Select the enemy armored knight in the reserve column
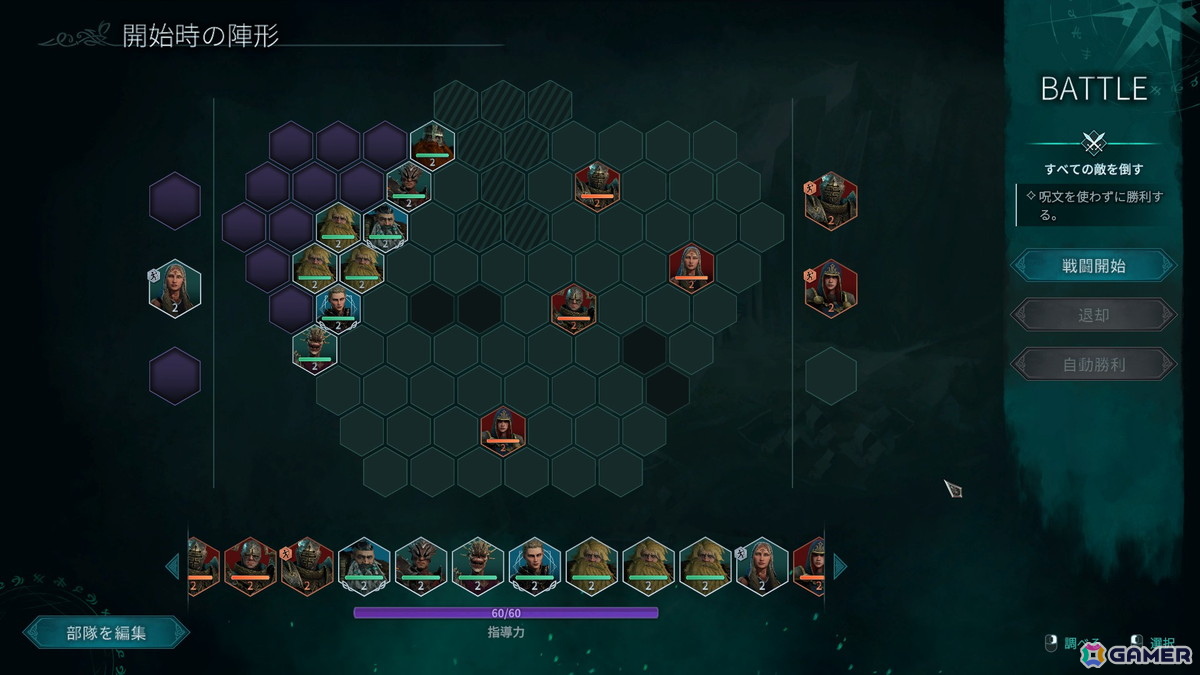Screen dimensions: 1200x675 [x=831, y=201]
